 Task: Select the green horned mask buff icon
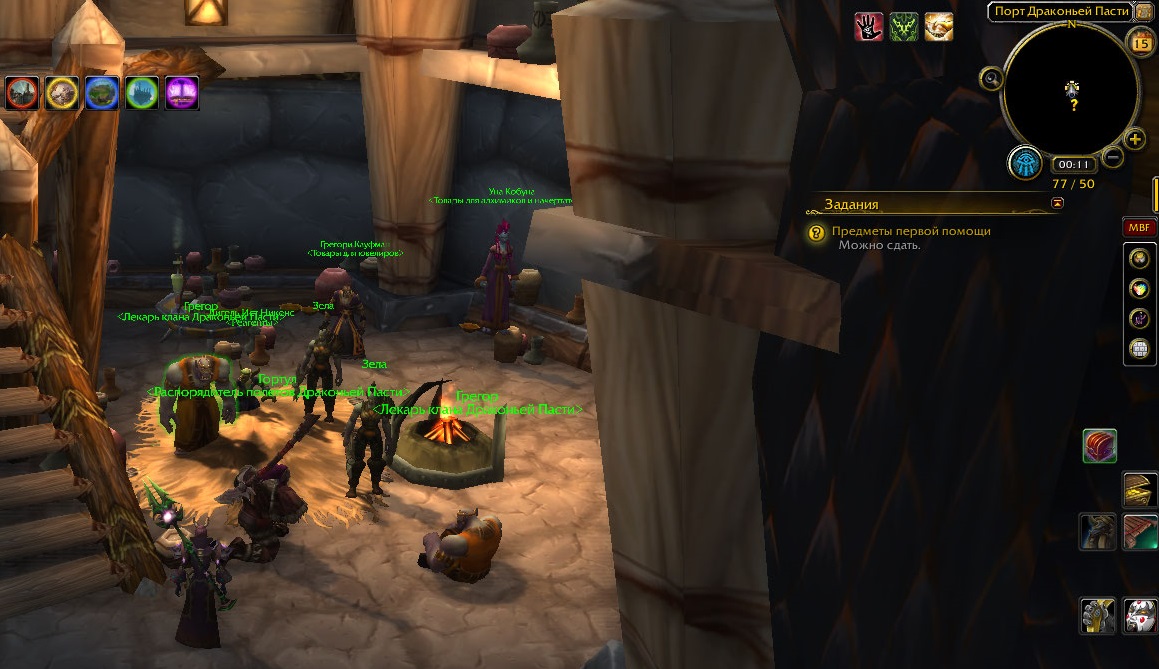pyautogui.click(x=904, y=26)
